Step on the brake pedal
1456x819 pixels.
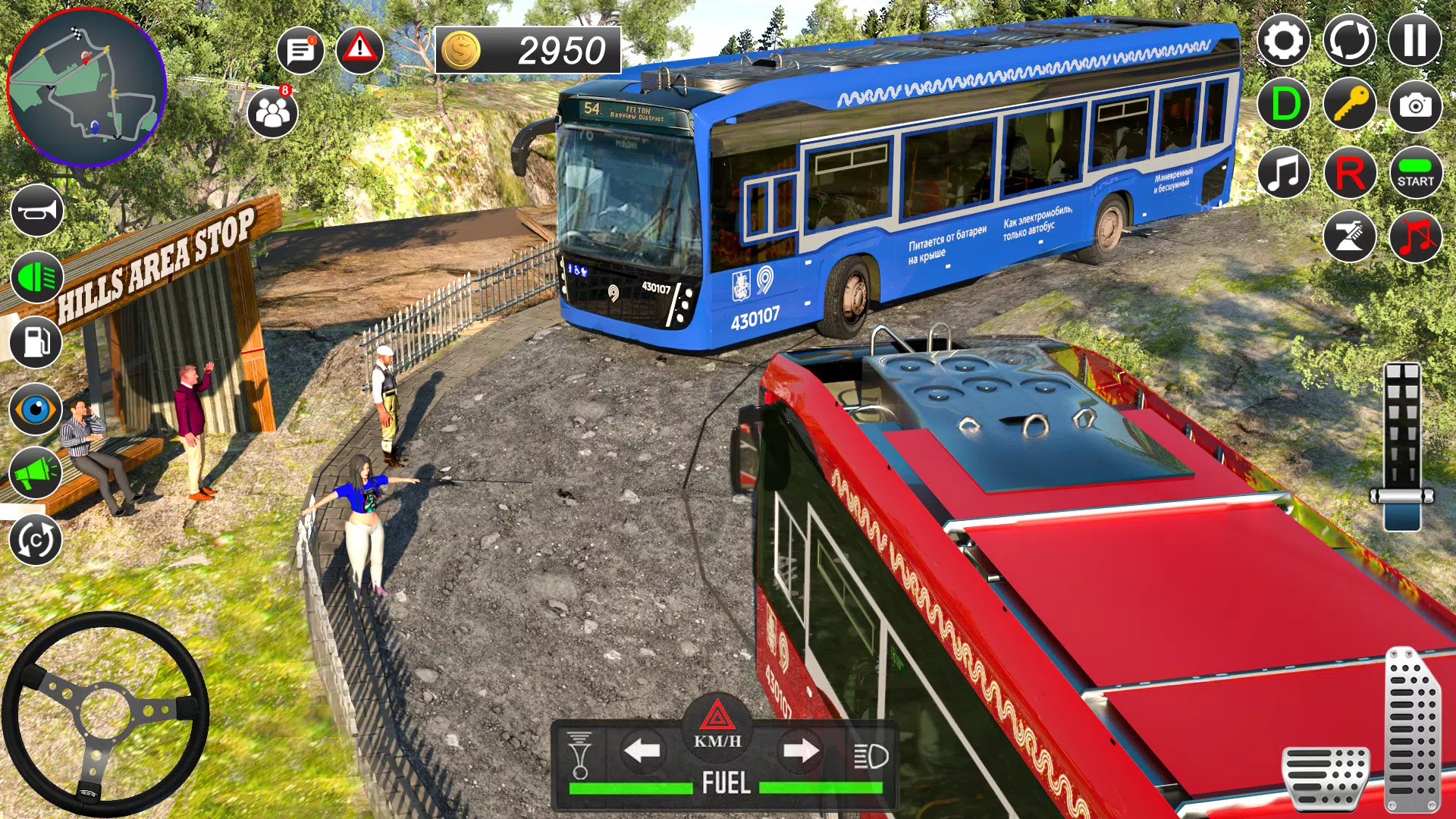pyautogui.click(x=1326, y=777)
